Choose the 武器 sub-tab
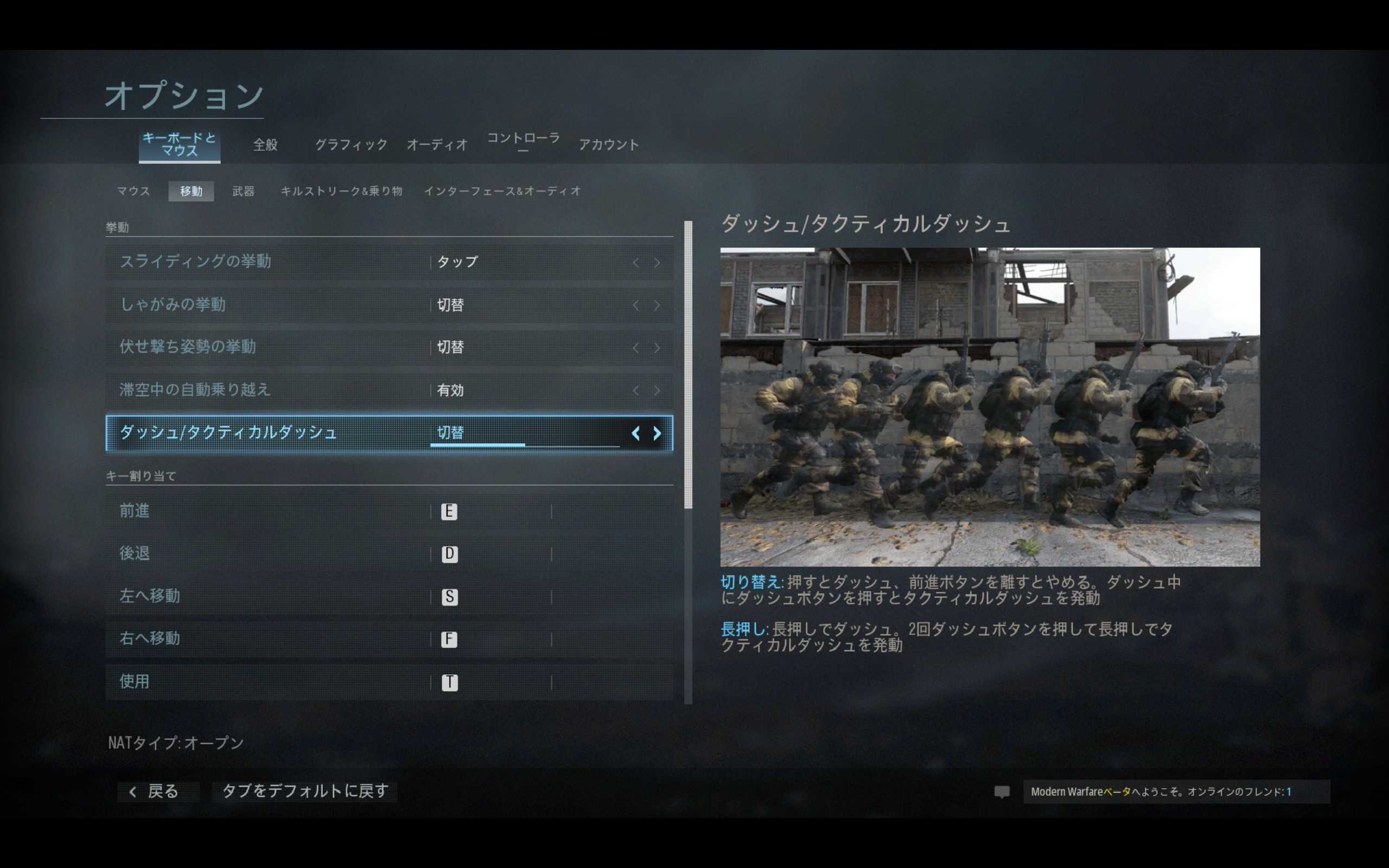1389x868 pixels. [243, 191]
